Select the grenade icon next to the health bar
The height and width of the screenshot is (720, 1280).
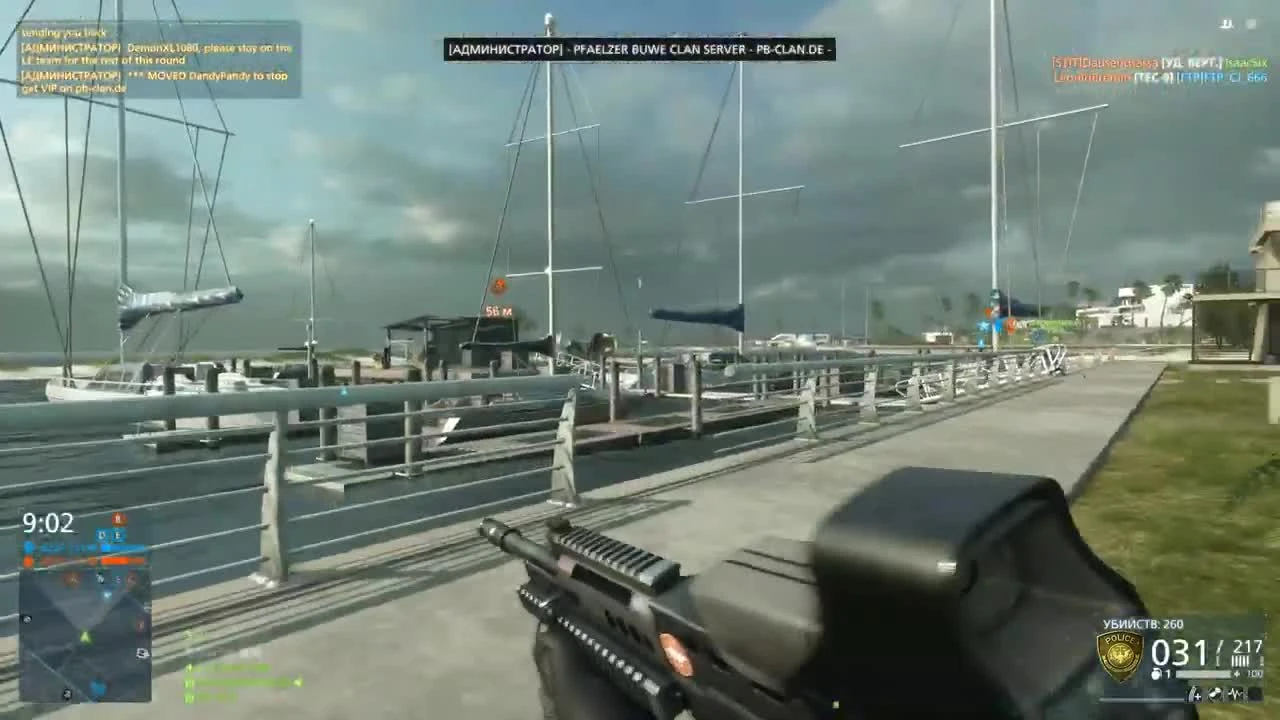tap(1156, 672)
